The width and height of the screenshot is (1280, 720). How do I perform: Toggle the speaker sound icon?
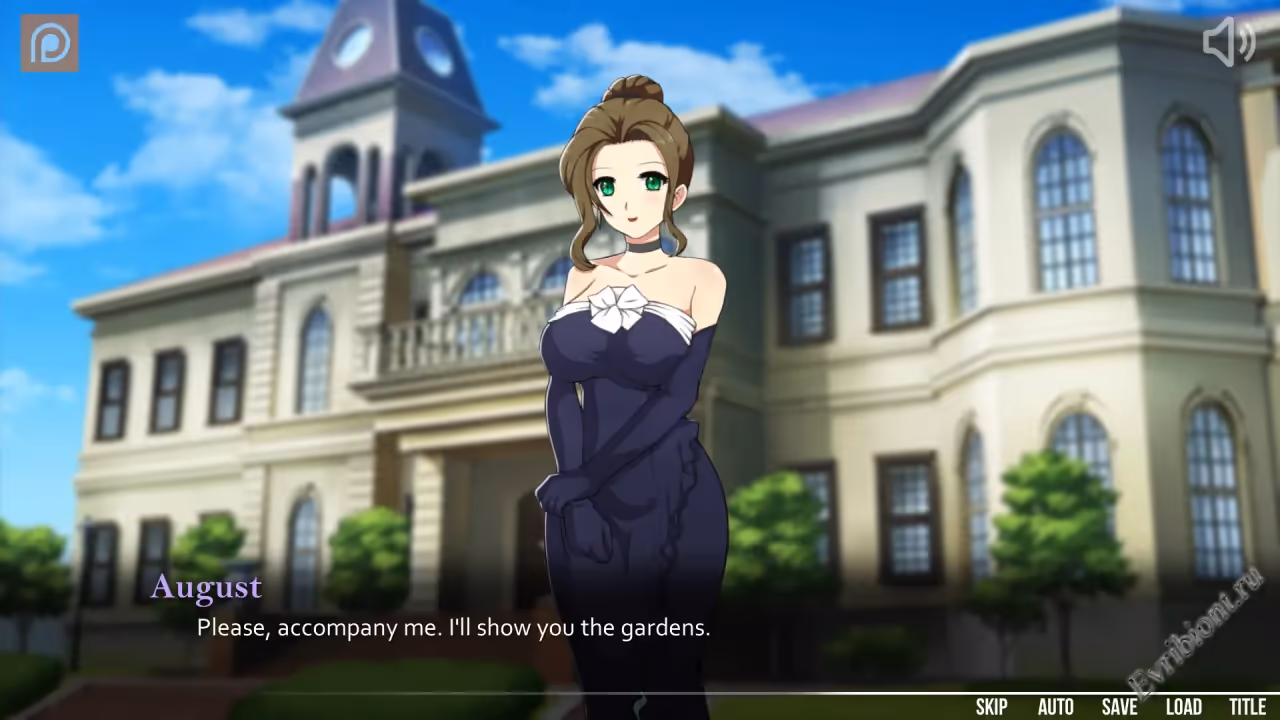click(1228, 43)
